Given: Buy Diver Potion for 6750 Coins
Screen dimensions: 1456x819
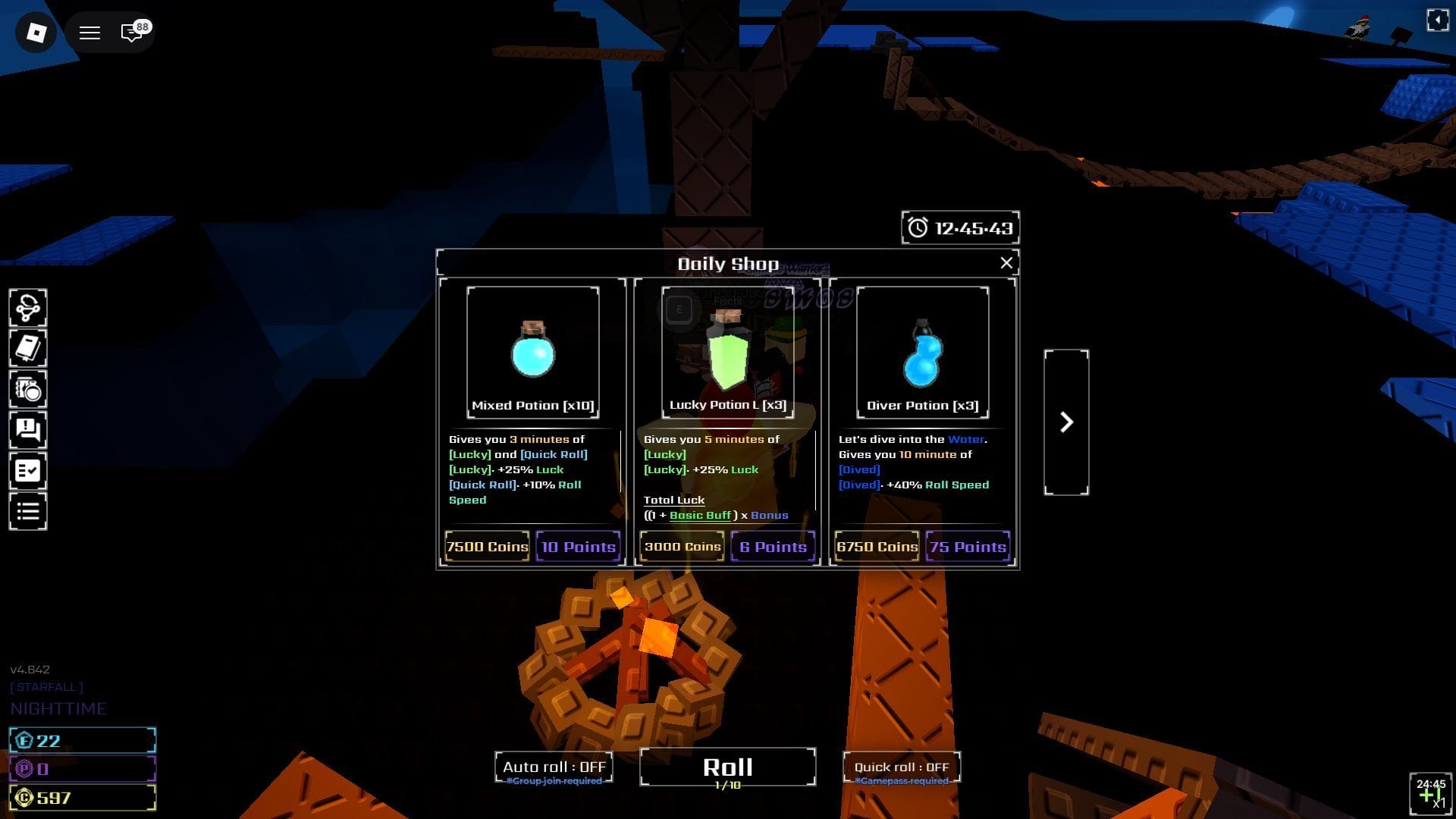Looking at the screenshot, I should [x=877, y=547].
